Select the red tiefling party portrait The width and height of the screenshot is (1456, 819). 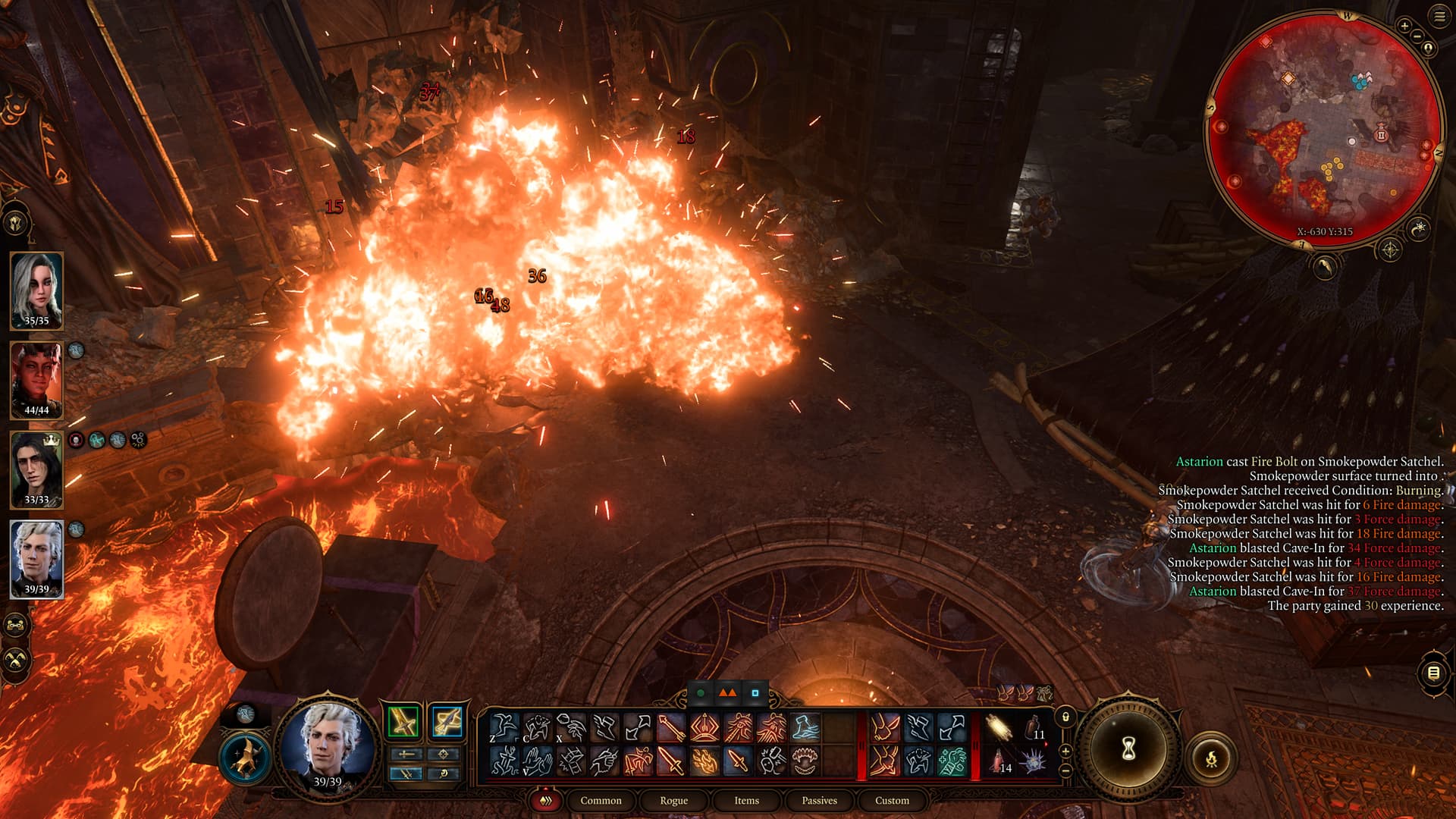coord(36,378)
